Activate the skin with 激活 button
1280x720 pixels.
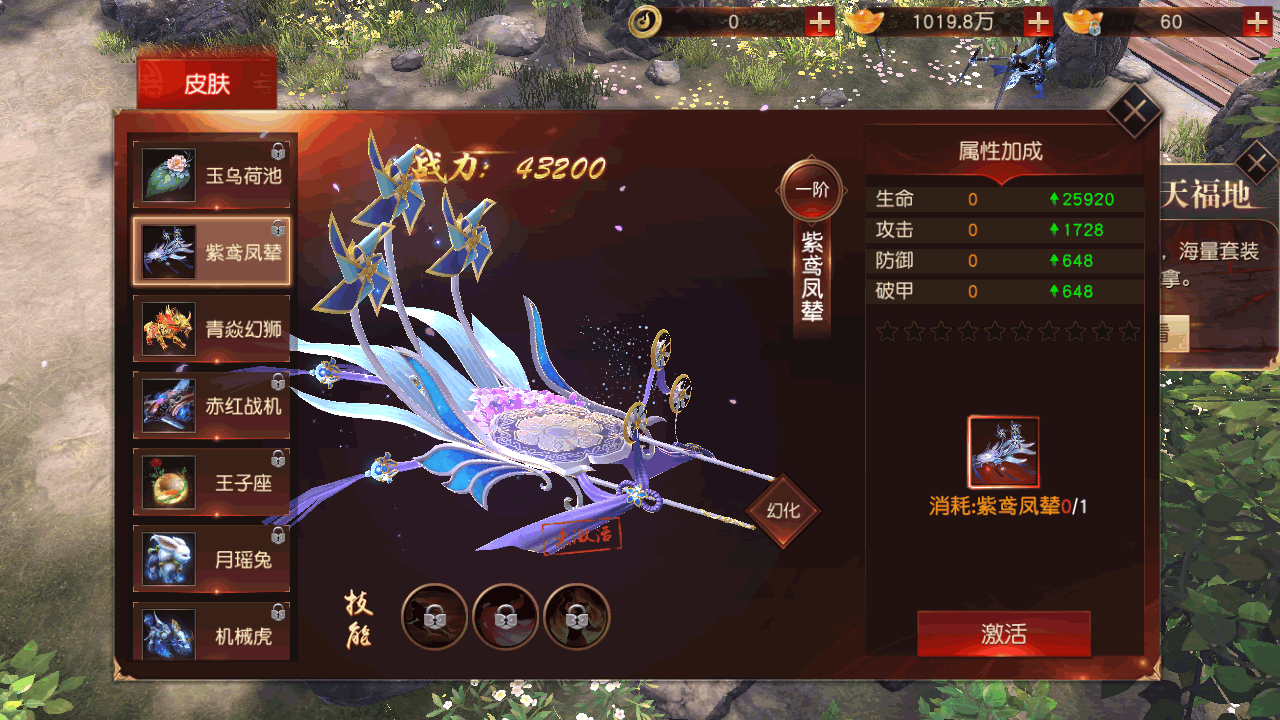[1003, 634]
